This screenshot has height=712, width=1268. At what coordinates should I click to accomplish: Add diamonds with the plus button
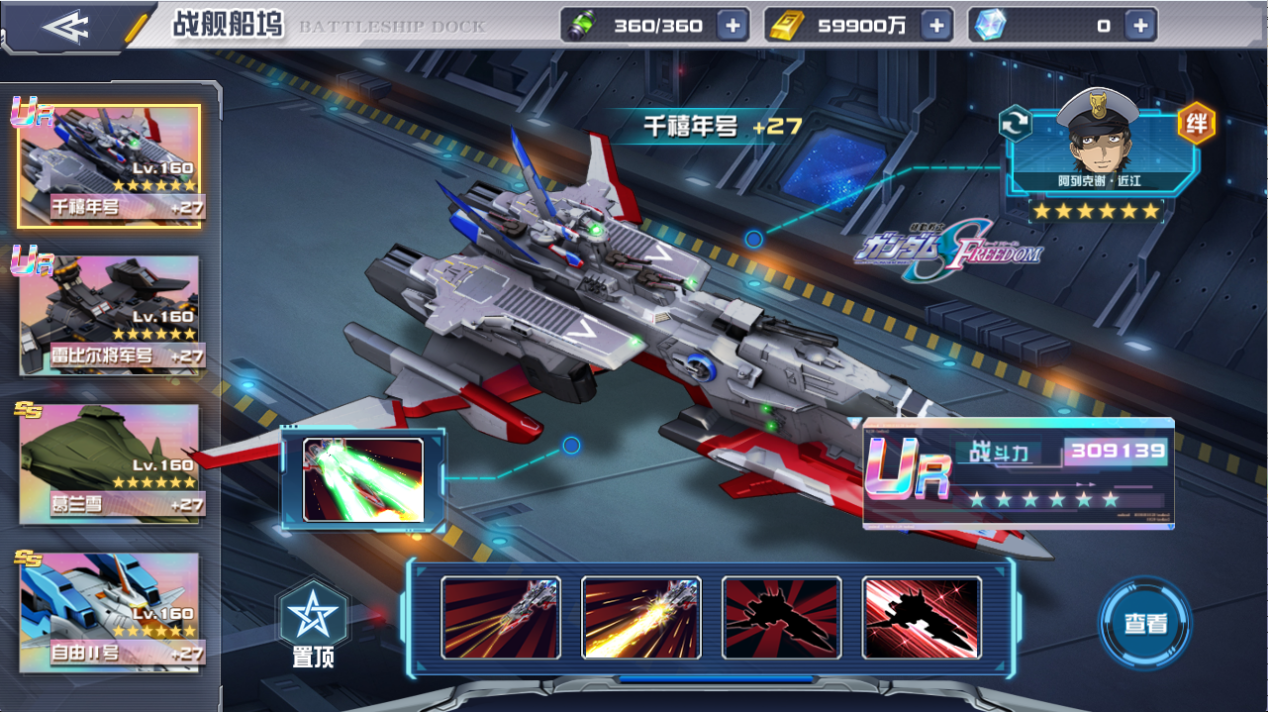click(x=1140, y=26)
